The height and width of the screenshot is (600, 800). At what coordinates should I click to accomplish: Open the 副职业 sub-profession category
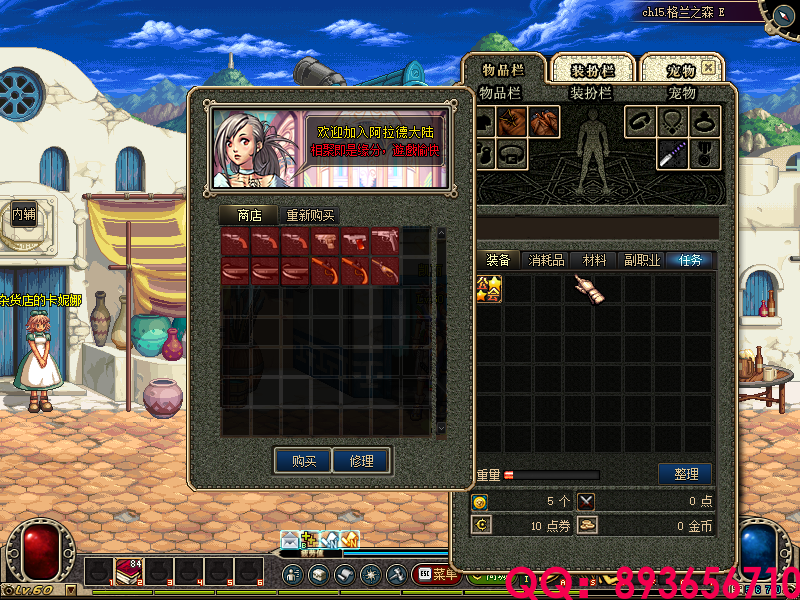(x=641, y=260)
